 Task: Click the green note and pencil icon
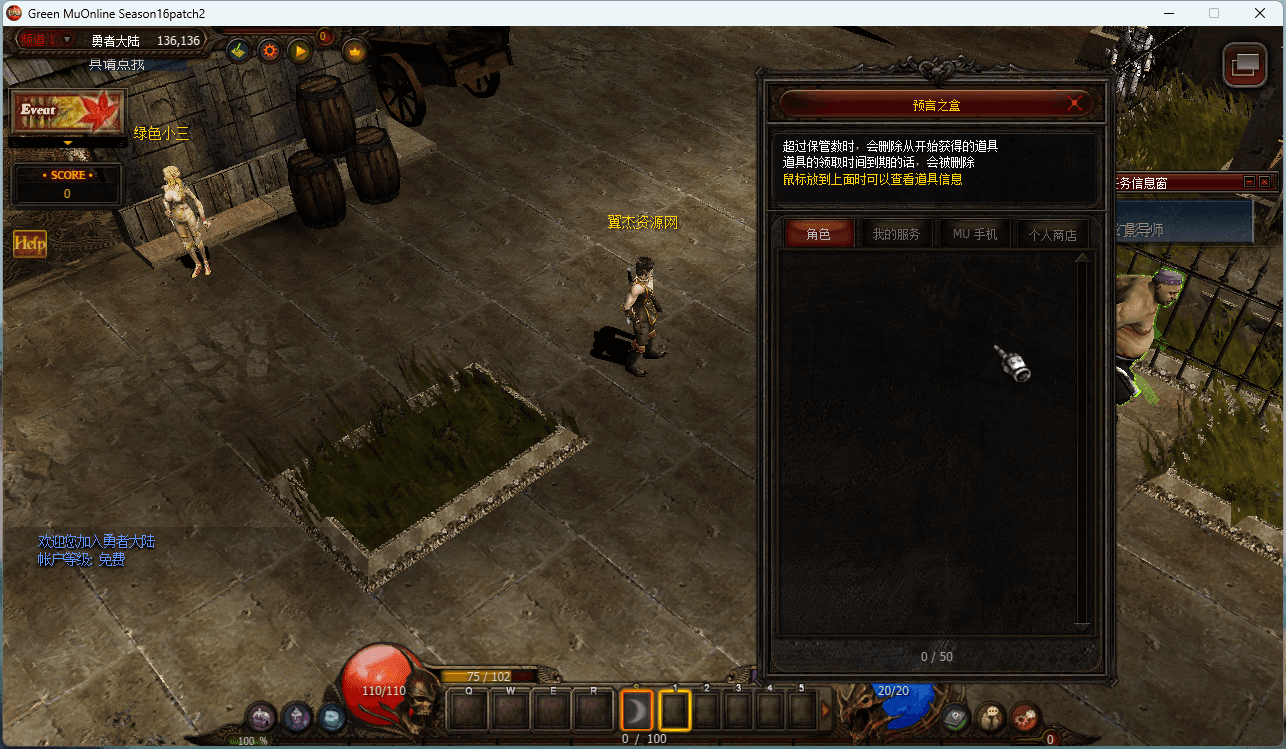(x=239, y=50)
